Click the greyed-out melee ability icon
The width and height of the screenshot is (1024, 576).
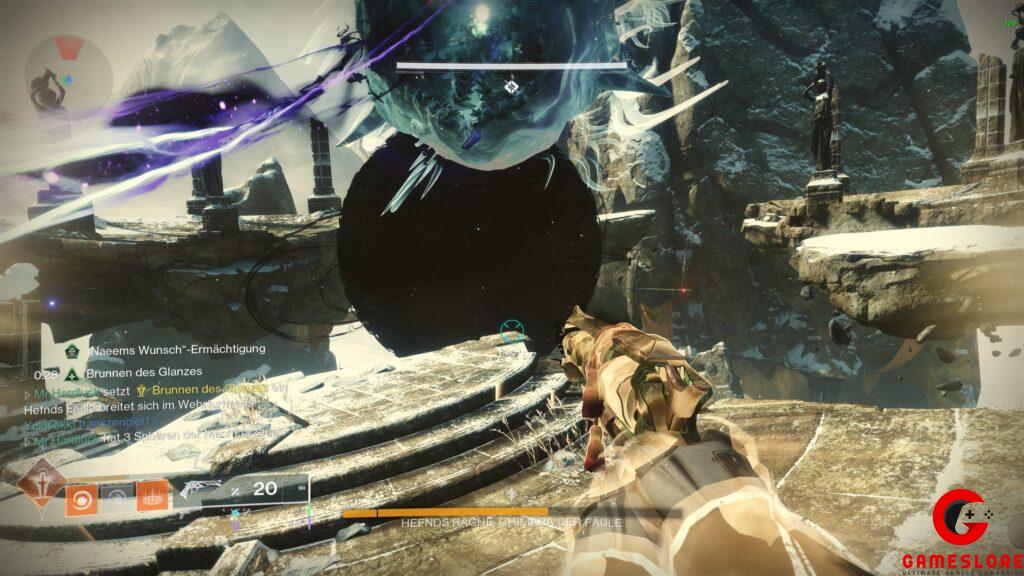(x=117, y=498)
